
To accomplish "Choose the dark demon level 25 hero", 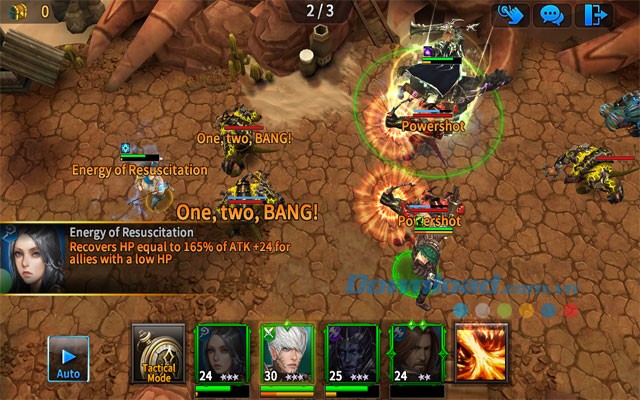I will [352, 353].
